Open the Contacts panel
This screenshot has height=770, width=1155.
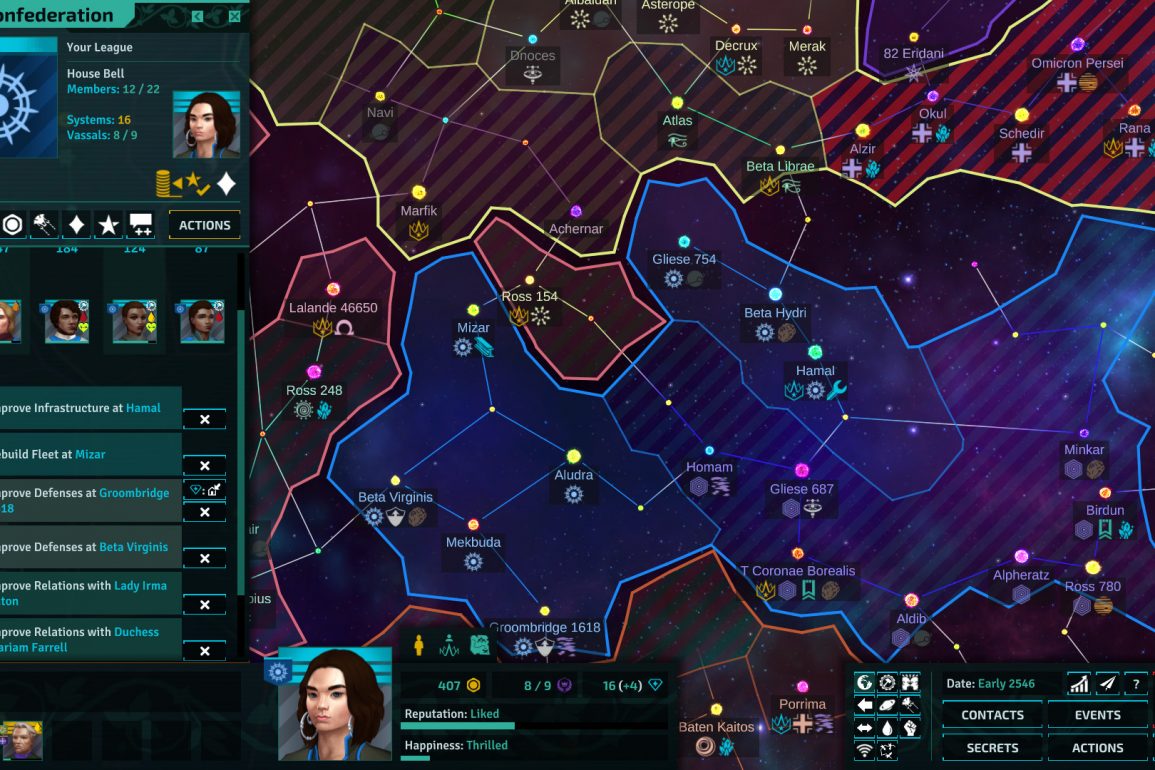(x=992, y=715)
